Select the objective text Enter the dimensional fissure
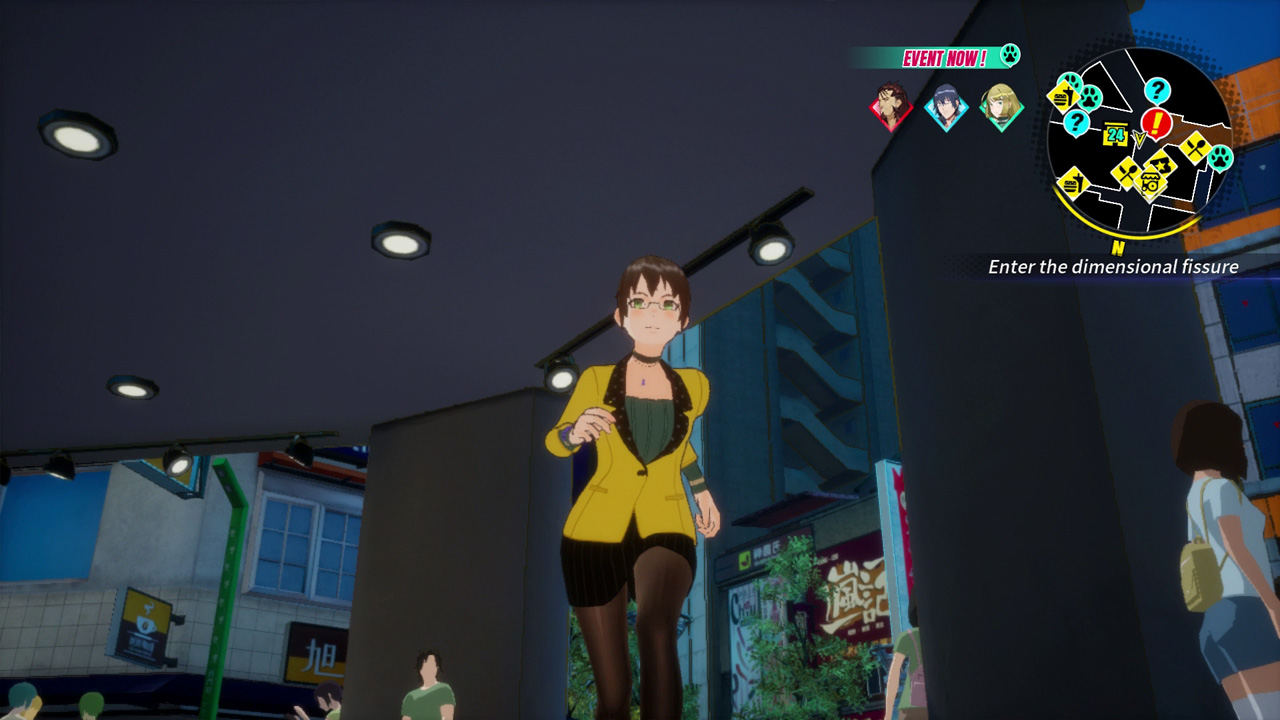1280x720 pixels. [x=1115, y=267]
